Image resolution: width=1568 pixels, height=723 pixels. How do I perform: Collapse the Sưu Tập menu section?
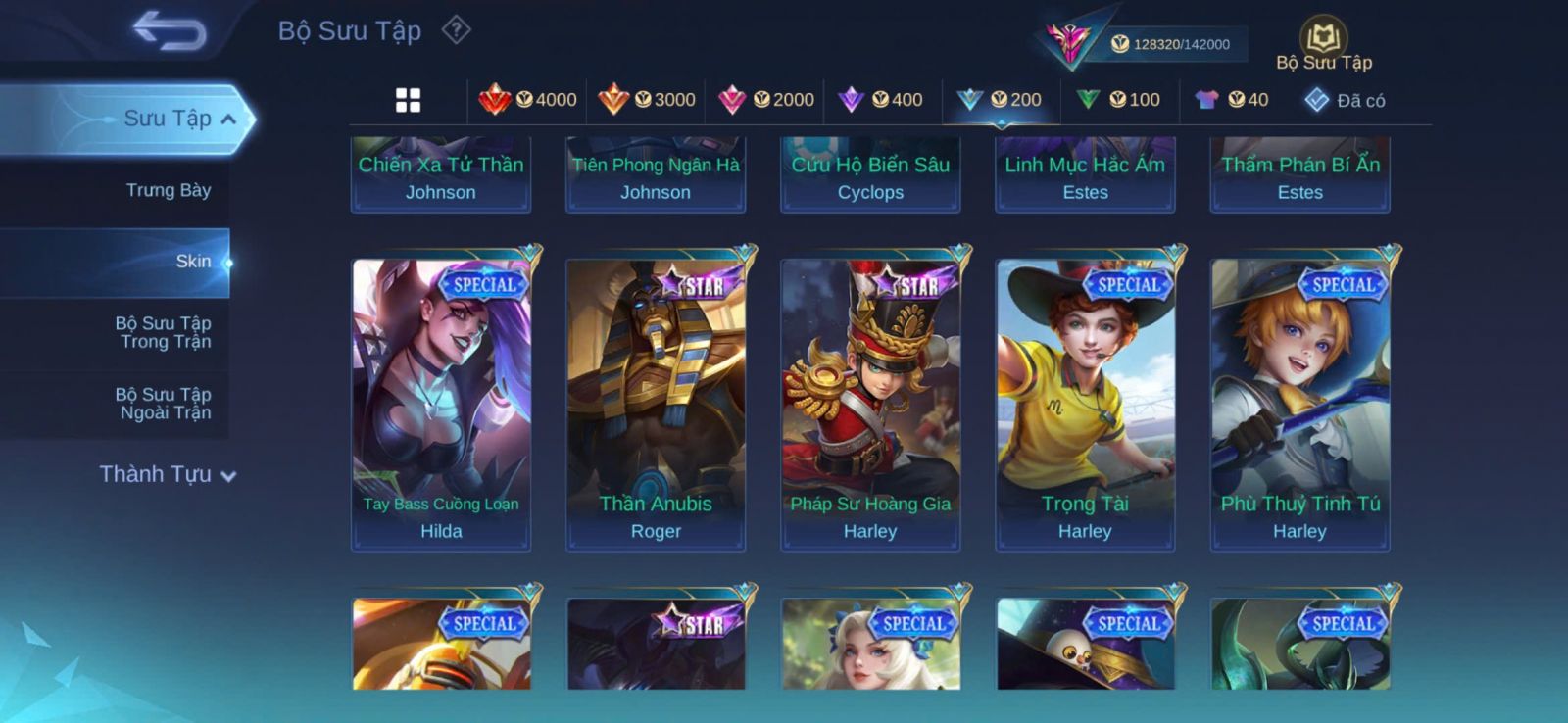click(x=180, y=119)
